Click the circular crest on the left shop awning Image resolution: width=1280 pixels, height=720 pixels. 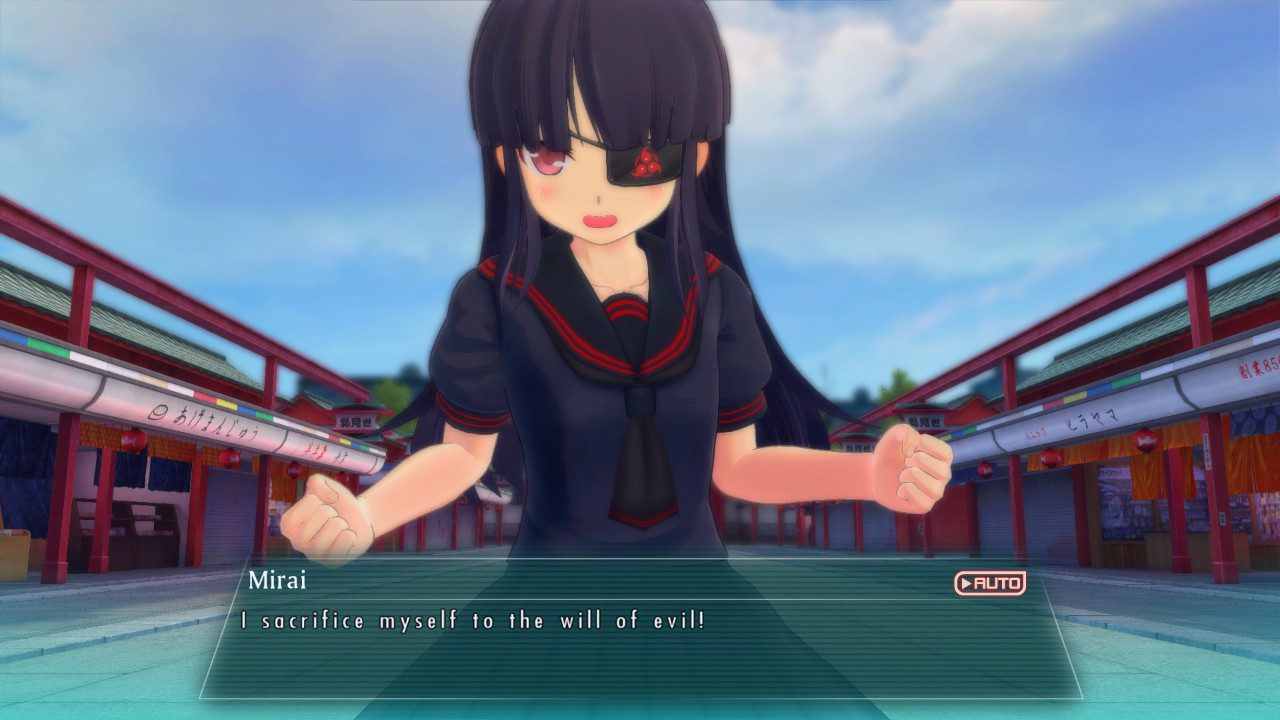[x=159, y=413]
